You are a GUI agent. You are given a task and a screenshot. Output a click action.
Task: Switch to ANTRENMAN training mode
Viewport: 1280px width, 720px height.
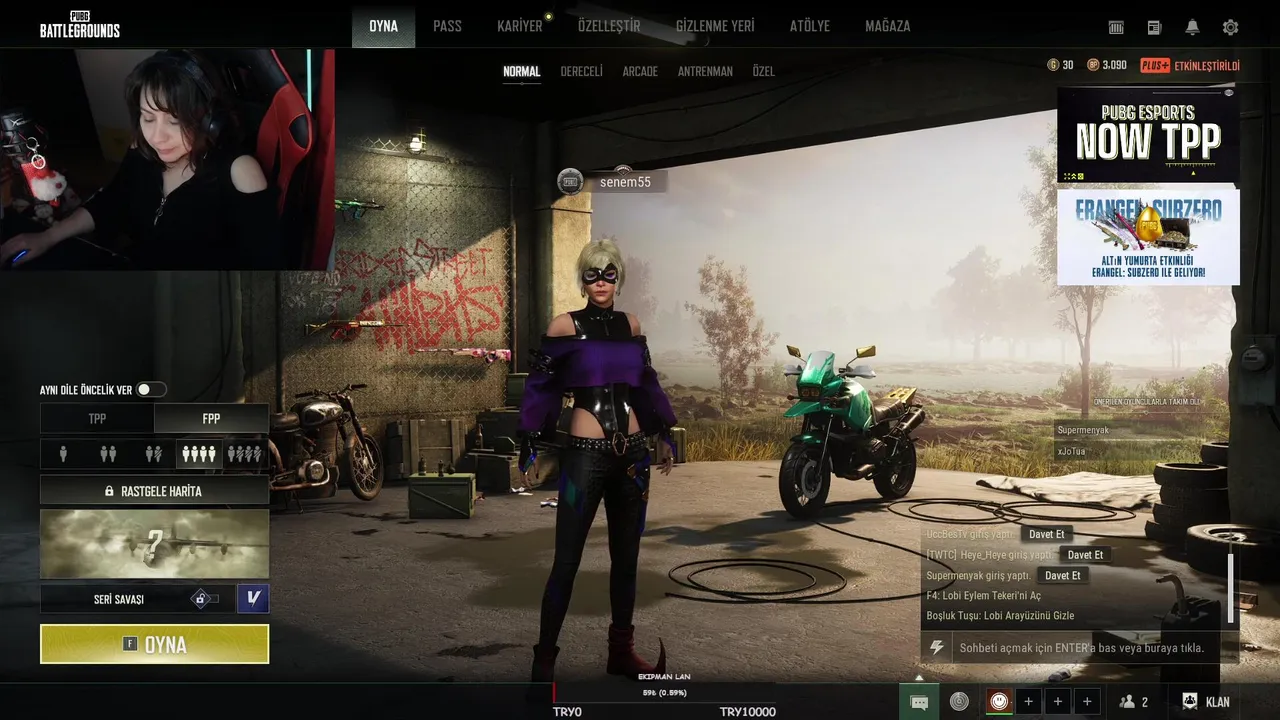click(705, 72)
